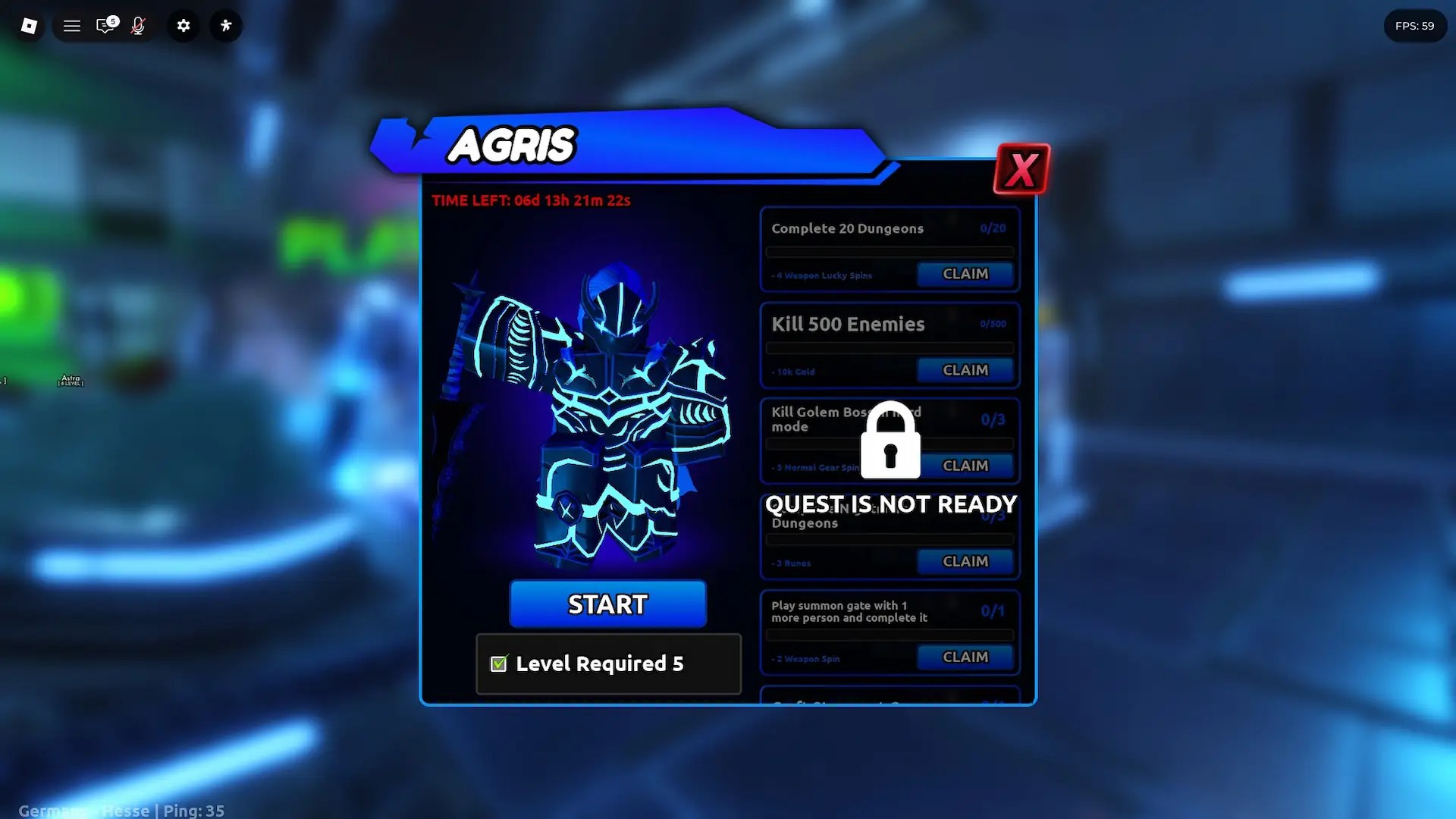1456x819 pixels.
Task: Click the green checkmark beside Level Required
Action: pos(498,663)
